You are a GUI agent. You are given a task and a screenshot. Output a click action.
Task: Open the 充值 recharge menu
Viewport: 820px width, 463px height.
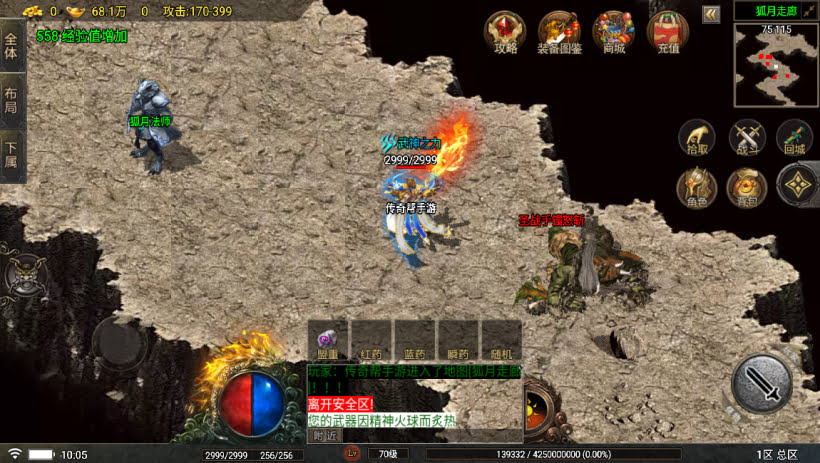667,31
